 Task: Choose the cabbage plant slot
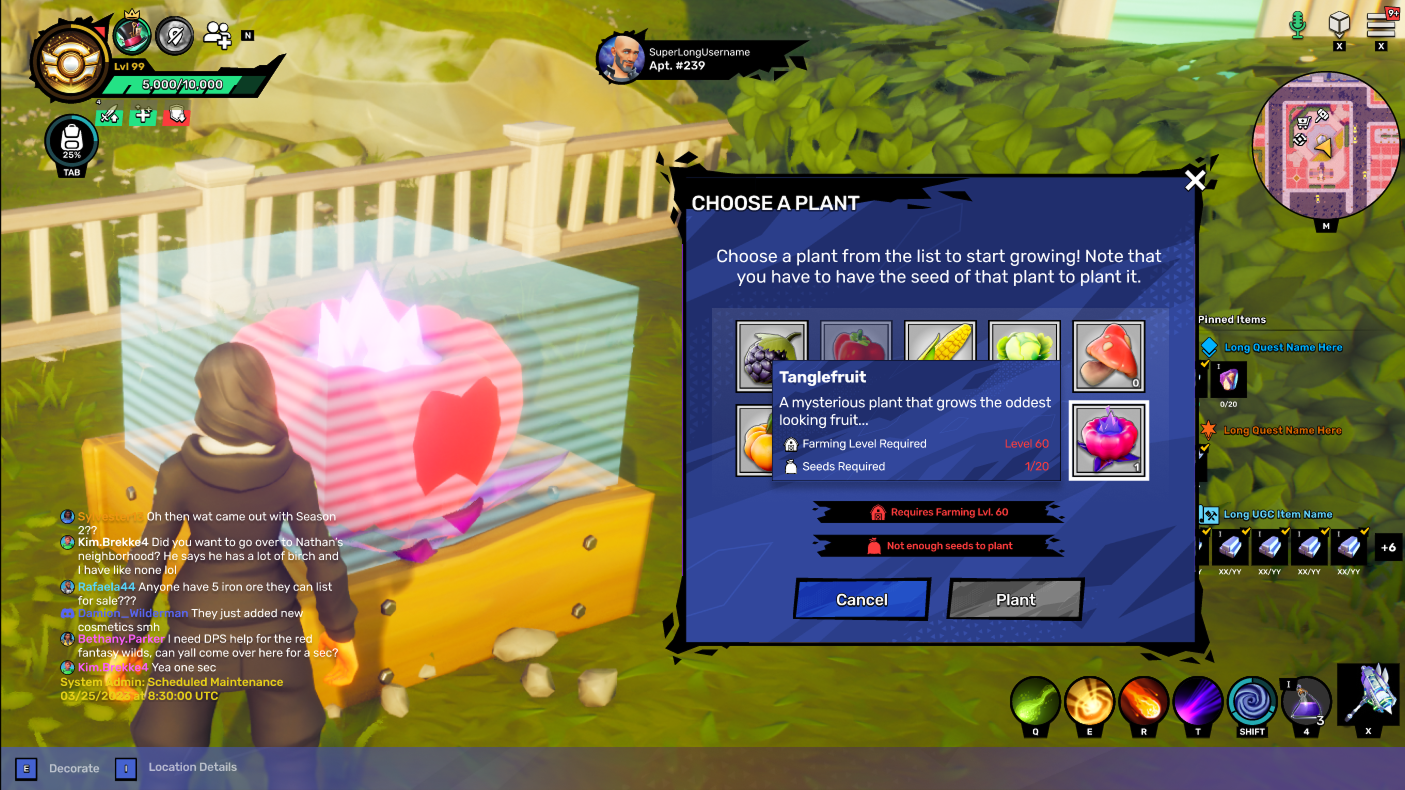coord(1024,342)
